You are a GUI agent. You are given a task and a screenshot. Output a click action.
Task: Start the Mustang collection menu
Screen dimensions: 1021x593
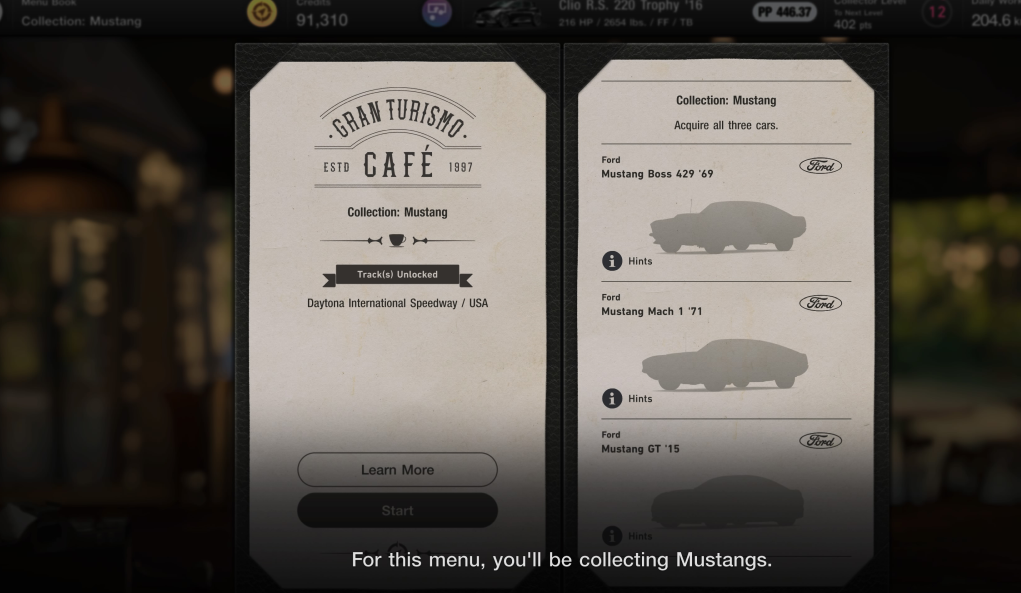point(397,511)
